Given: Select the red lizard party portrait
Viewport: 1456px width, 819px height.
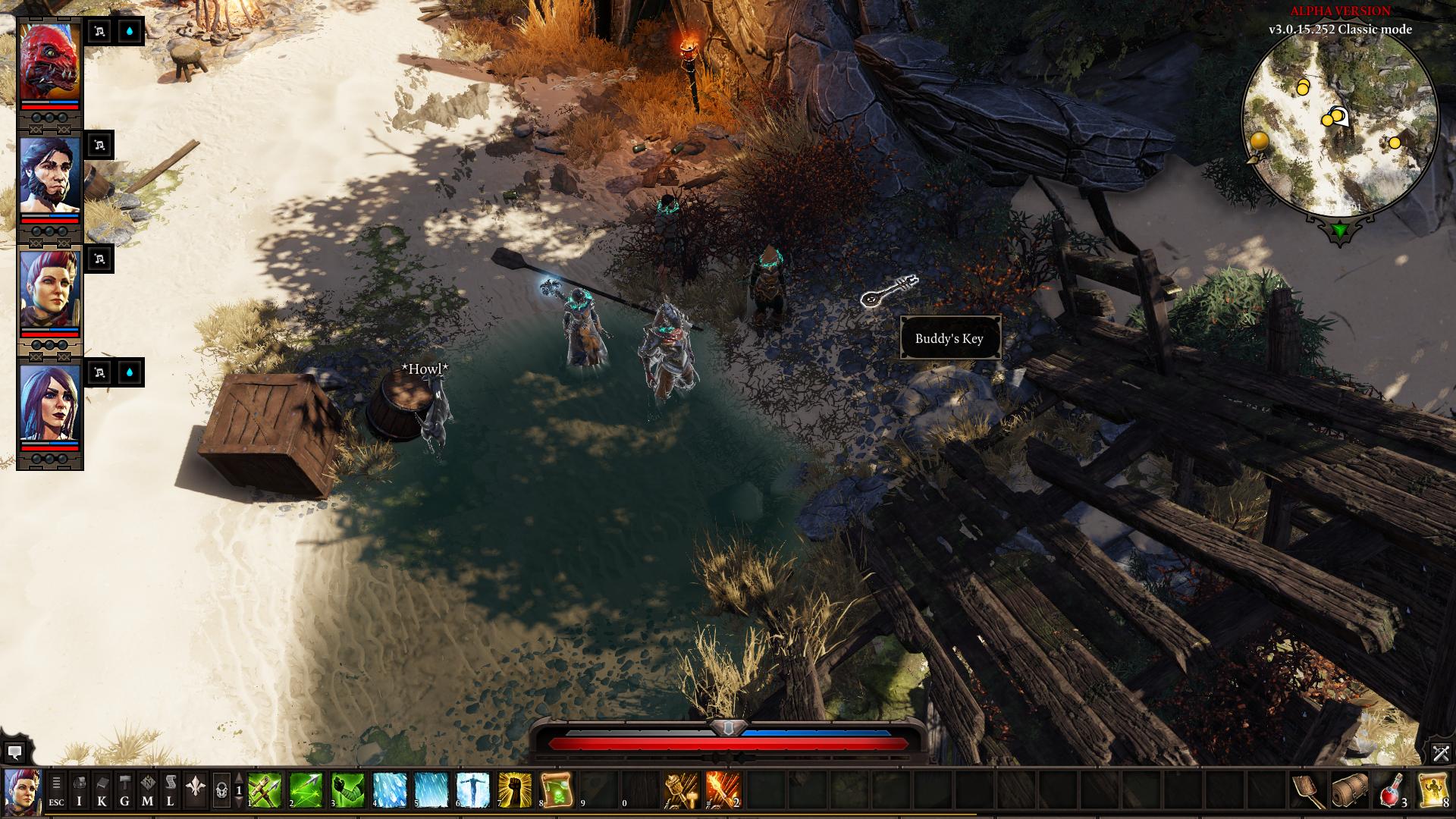Looking at the screenshot, I should click(x=49, y=62).
